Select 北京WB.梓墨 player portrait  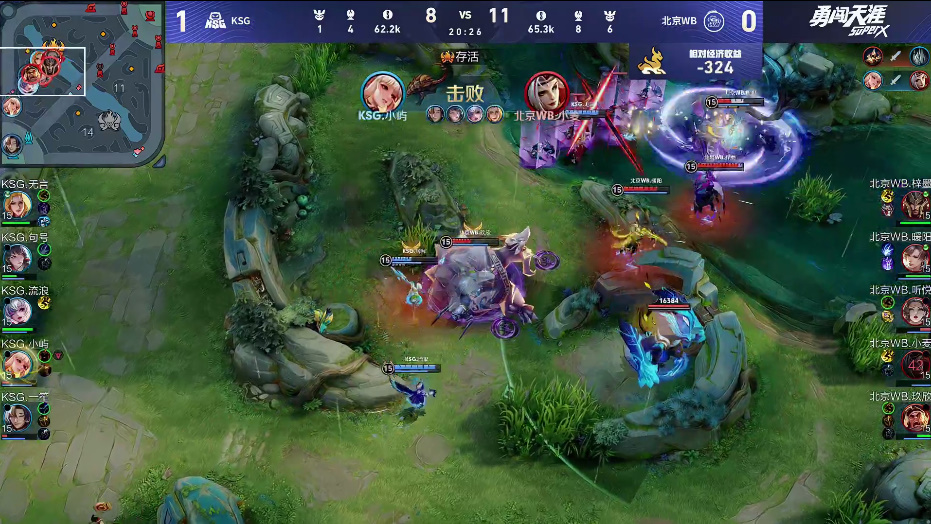914,204
